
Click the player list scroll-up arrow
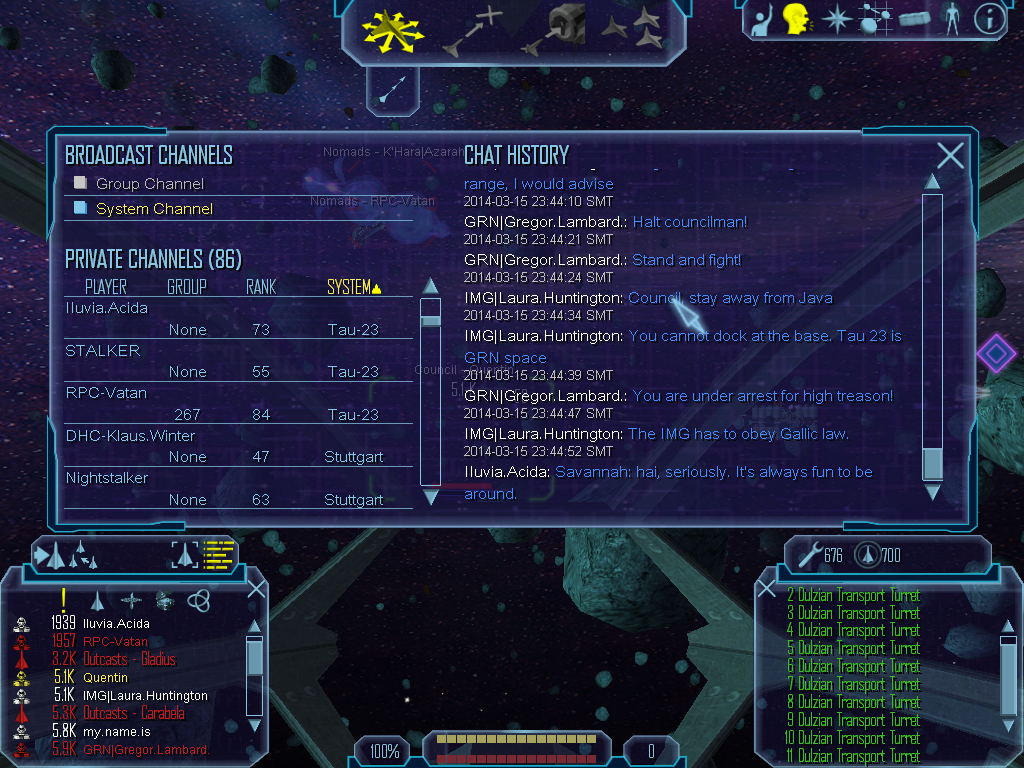pyautogui.click(x=430, y=286)
